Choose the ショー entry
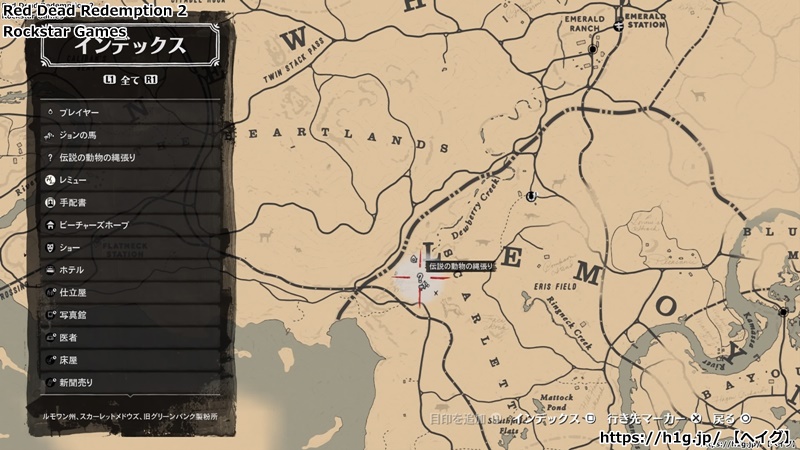Image resolution: width=800 pixels, height=450 pixels. 130,248
